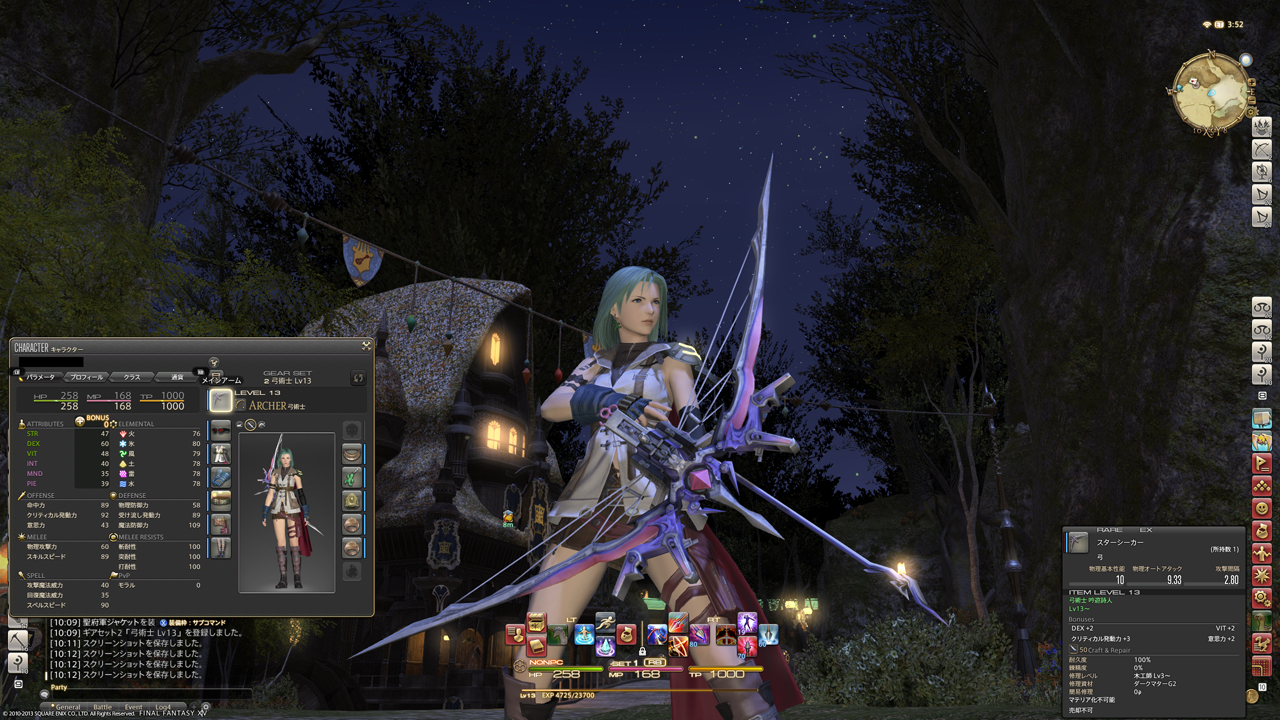This screenshot has width=1280, height=720.
Task: Activate the flaming arrow skill icon
Action: coord(678,623)
